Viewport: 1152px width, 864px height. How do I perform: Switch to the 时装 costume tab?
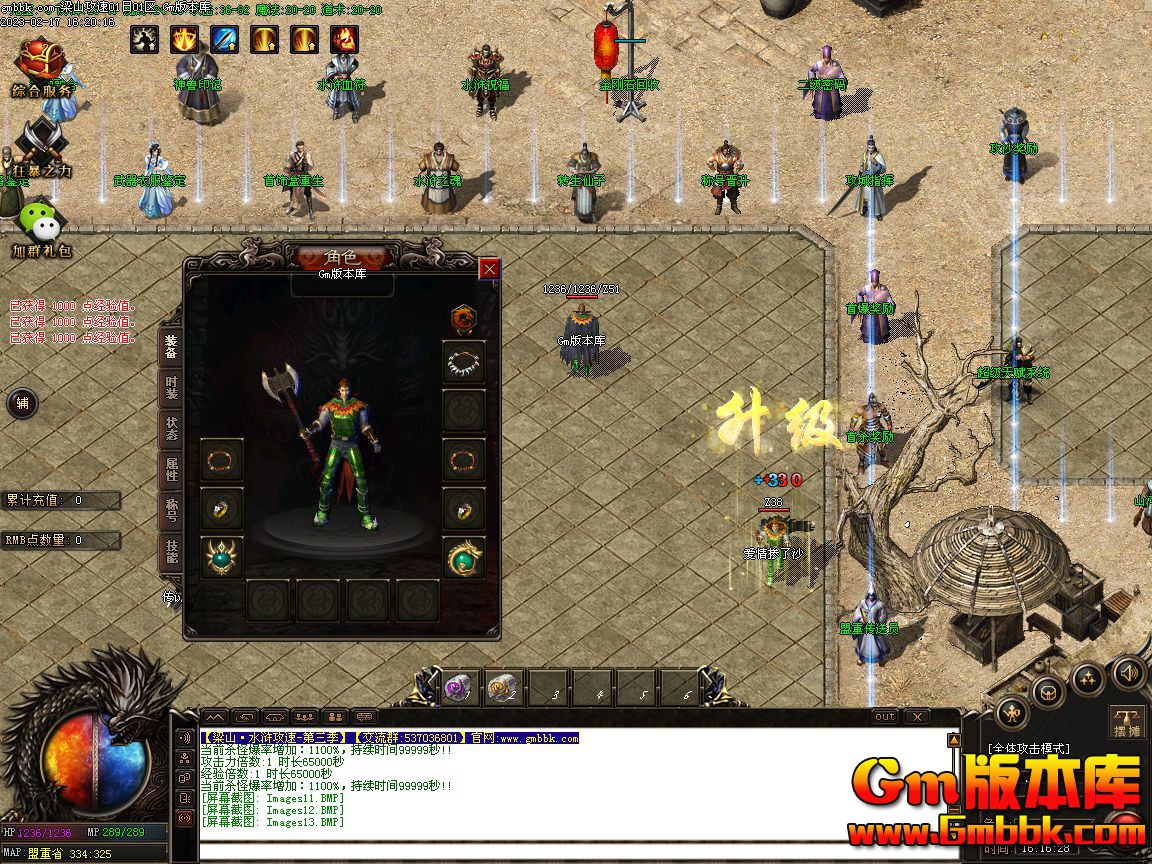tap(171, 388)
